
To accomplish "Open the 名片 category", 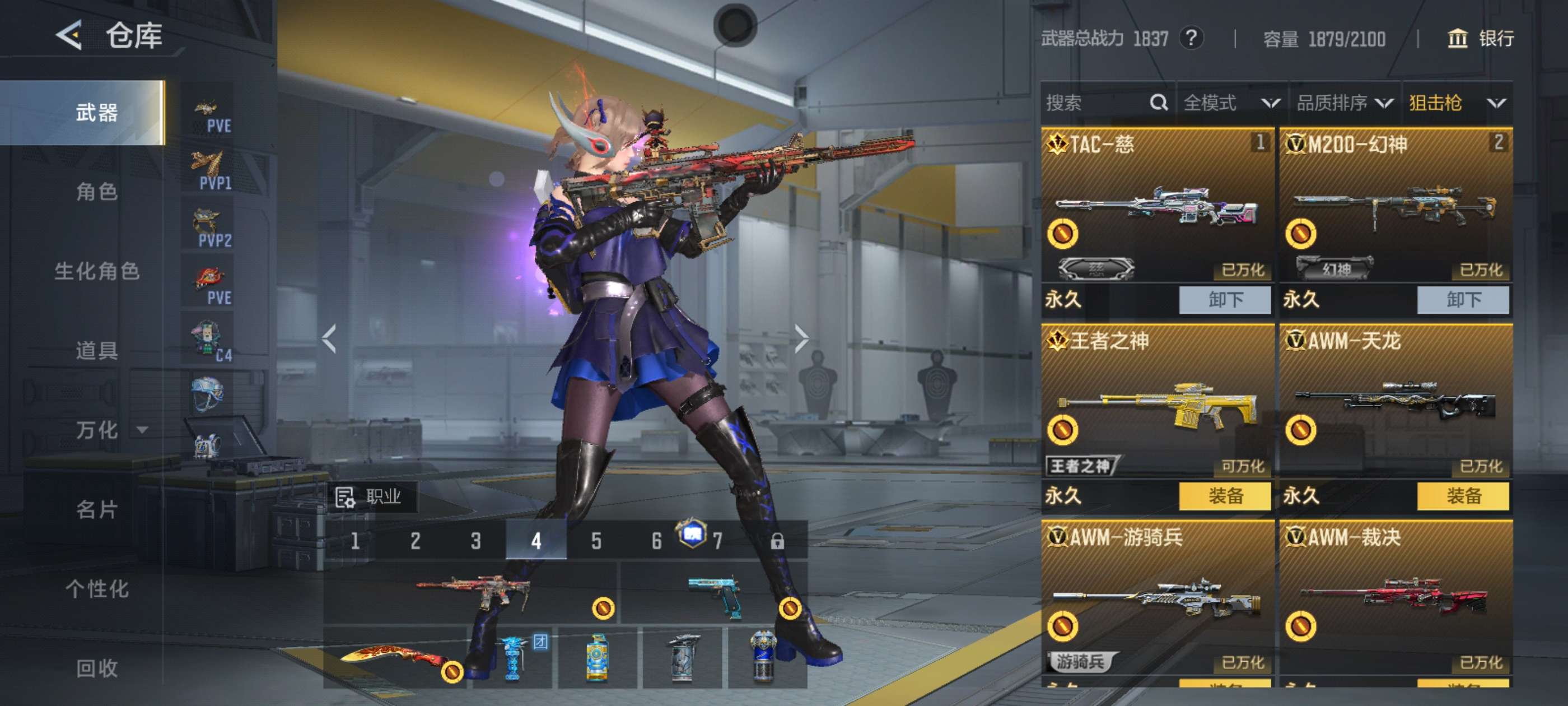I will click(x=96, y=509).
